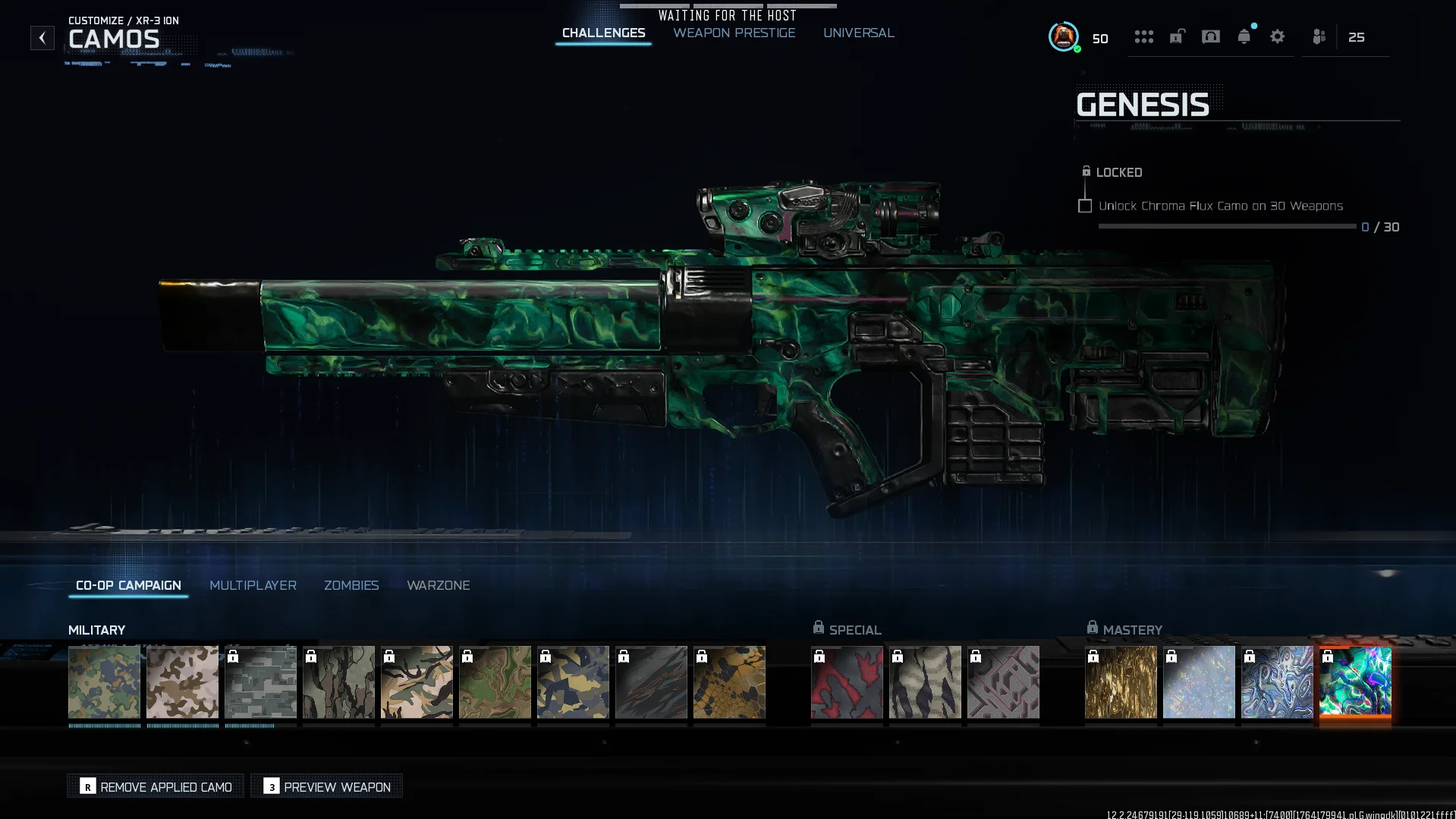Screen dimensions: 1456x819
Task: Preview the weapon
Action: click(x=327, y=786)
